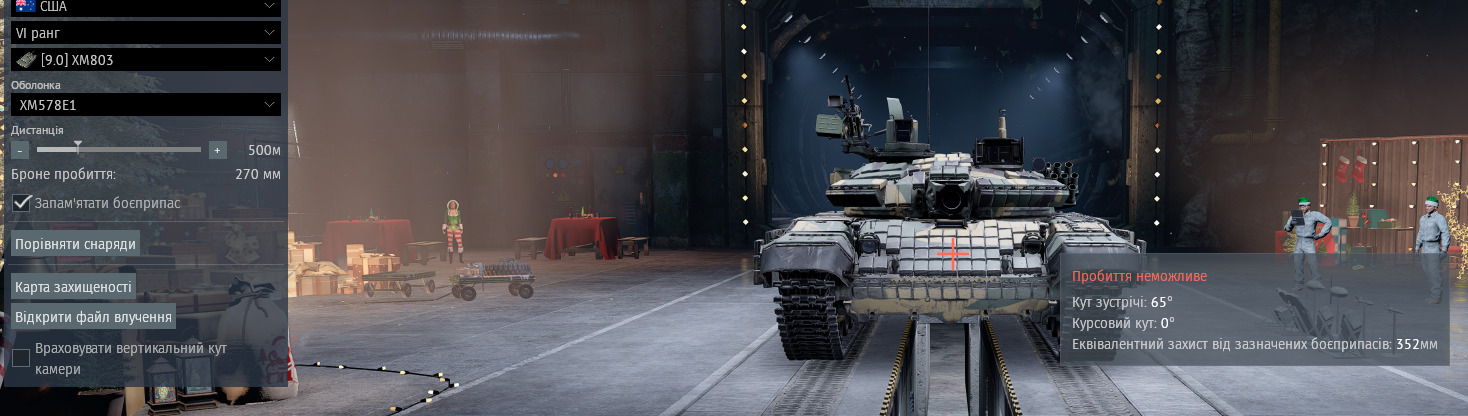Increase distance with the plus button

coord(218,150)
